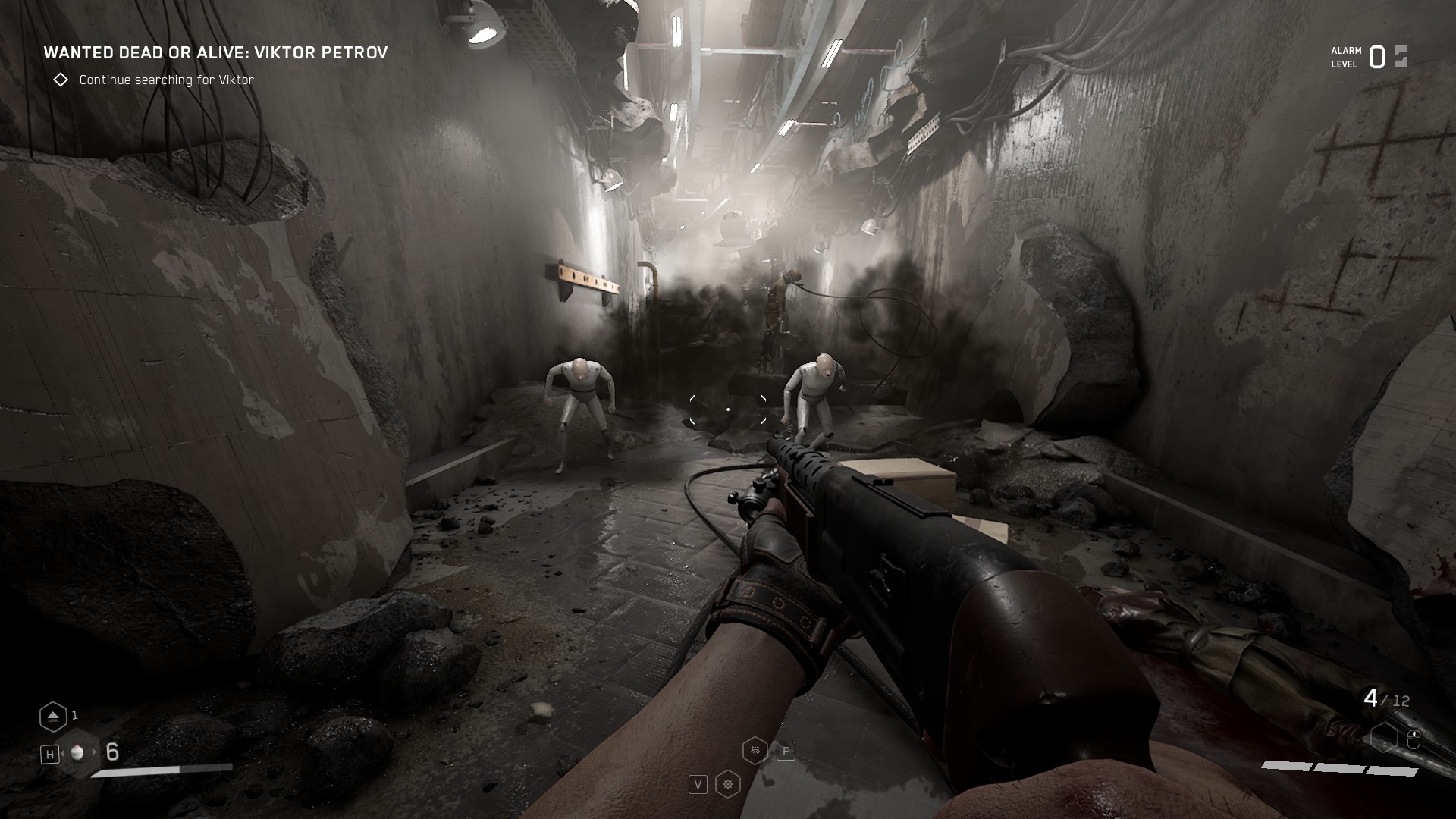Image resolution: width=1456 pixels, height=819 pixels.
Task: Select the Viktor Petrov quest tracker title
Action: [x=215, y=52]
